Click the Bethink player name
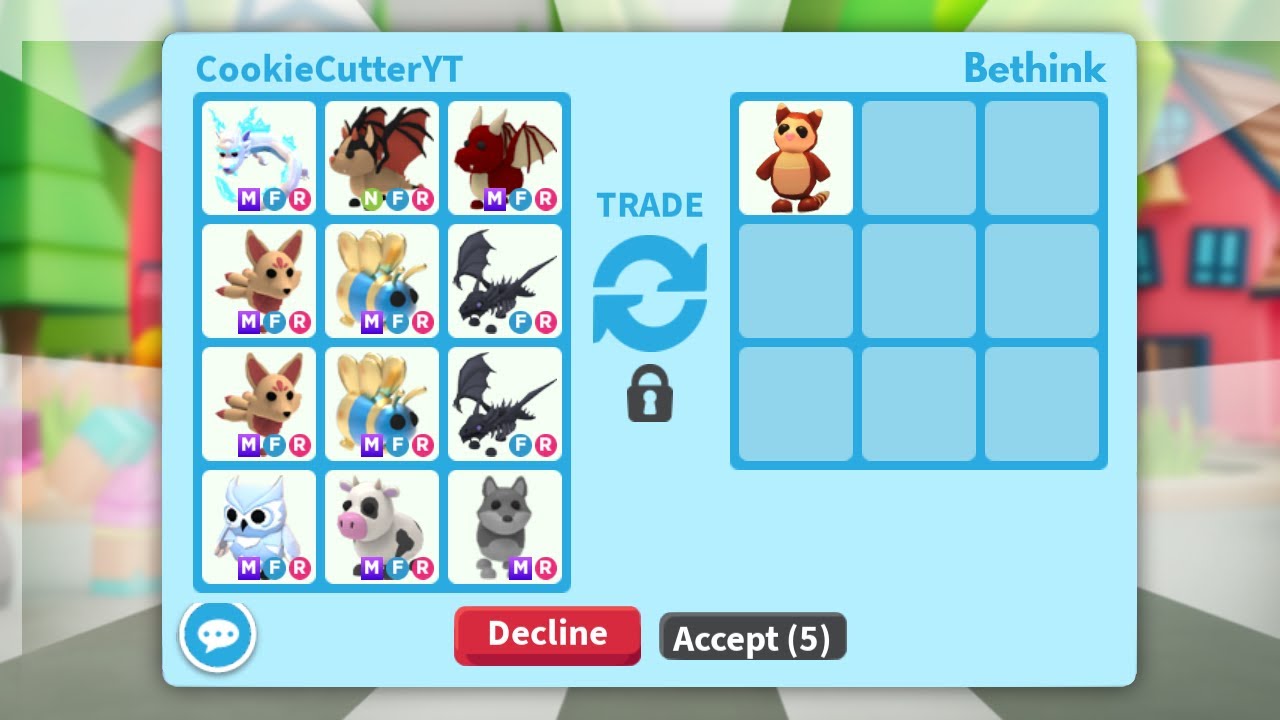The width and height of the screenshot is (1280, 720). [1035, 69]
